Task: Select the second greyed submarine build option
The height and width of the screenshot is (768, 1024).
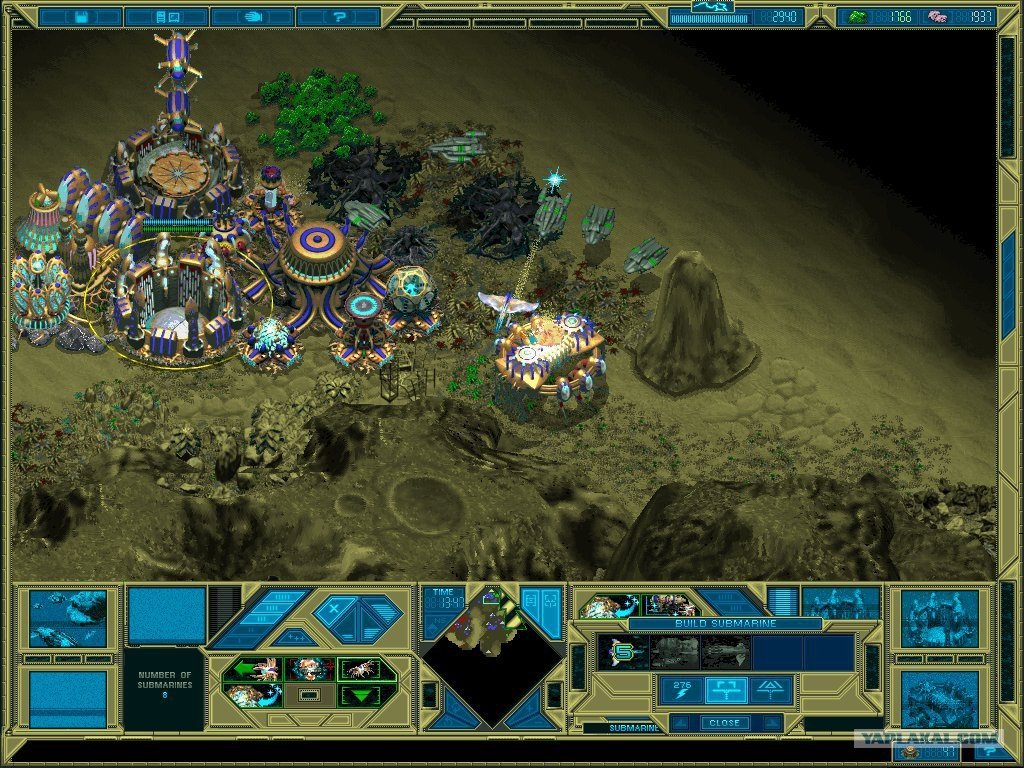Action: (x=675, y=652)
